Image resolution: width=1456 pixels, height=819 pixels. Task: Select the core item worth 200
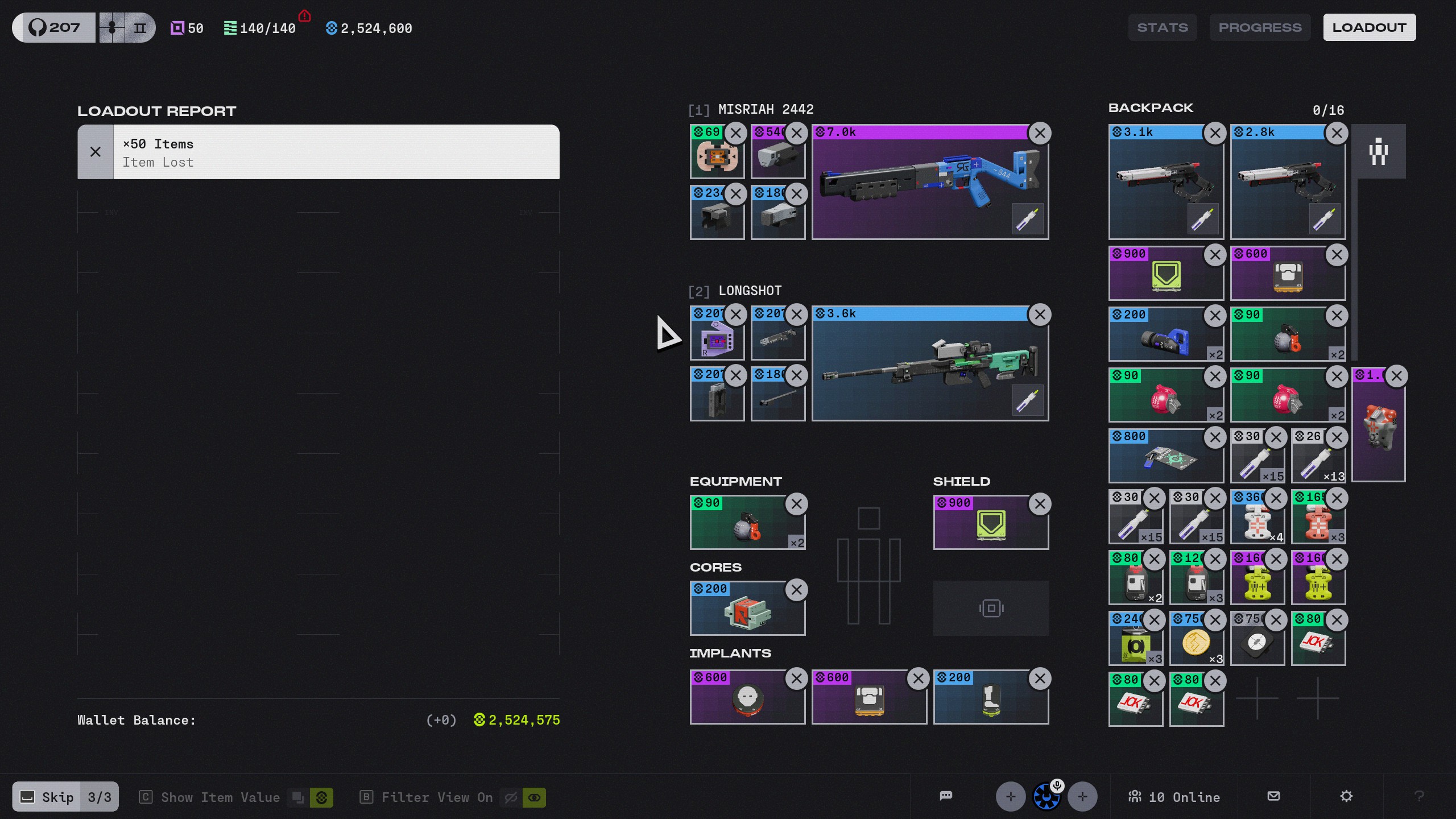739,611
